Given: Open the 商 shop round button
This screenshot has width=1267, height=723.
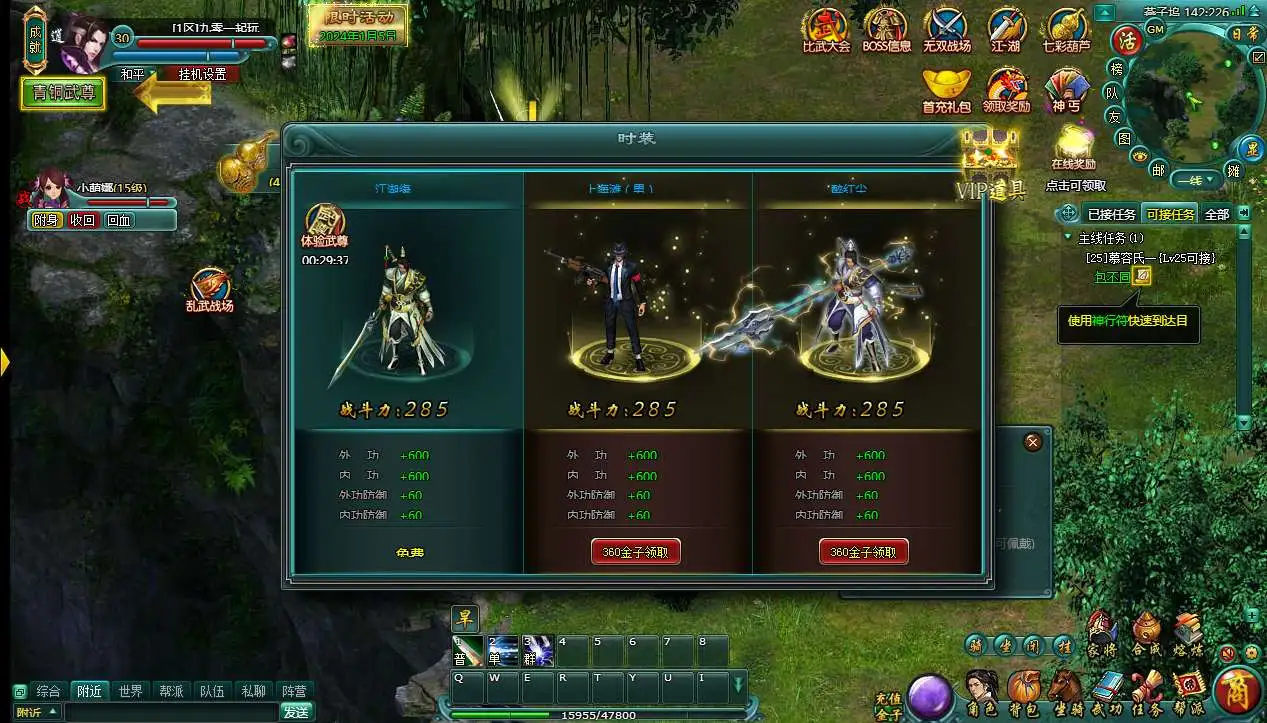Looking at the screenshot, I should click(1236, 692).
